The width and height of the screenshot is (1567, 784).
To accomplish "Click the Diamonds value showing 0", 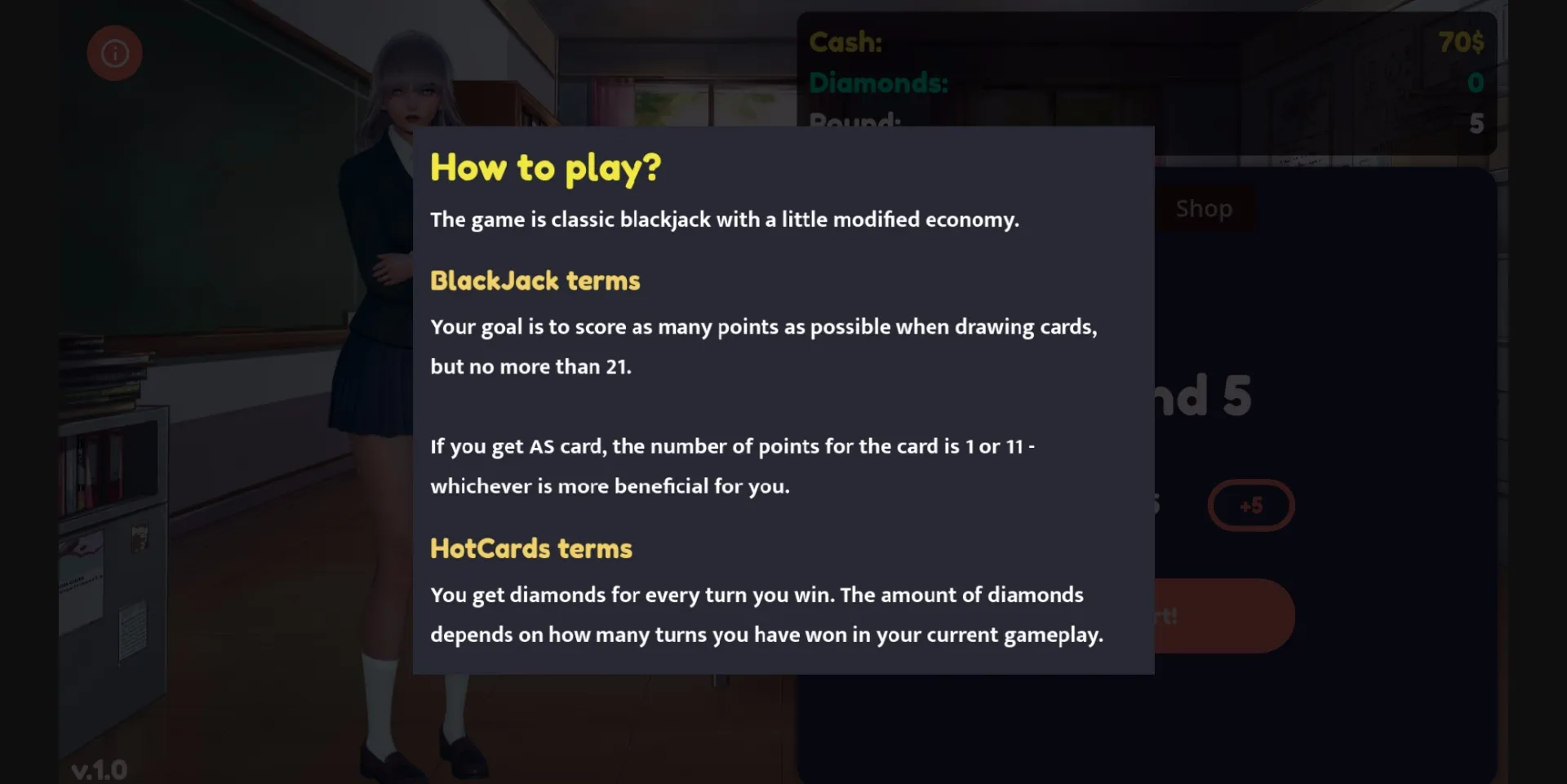I will (x=1474, y=82).
